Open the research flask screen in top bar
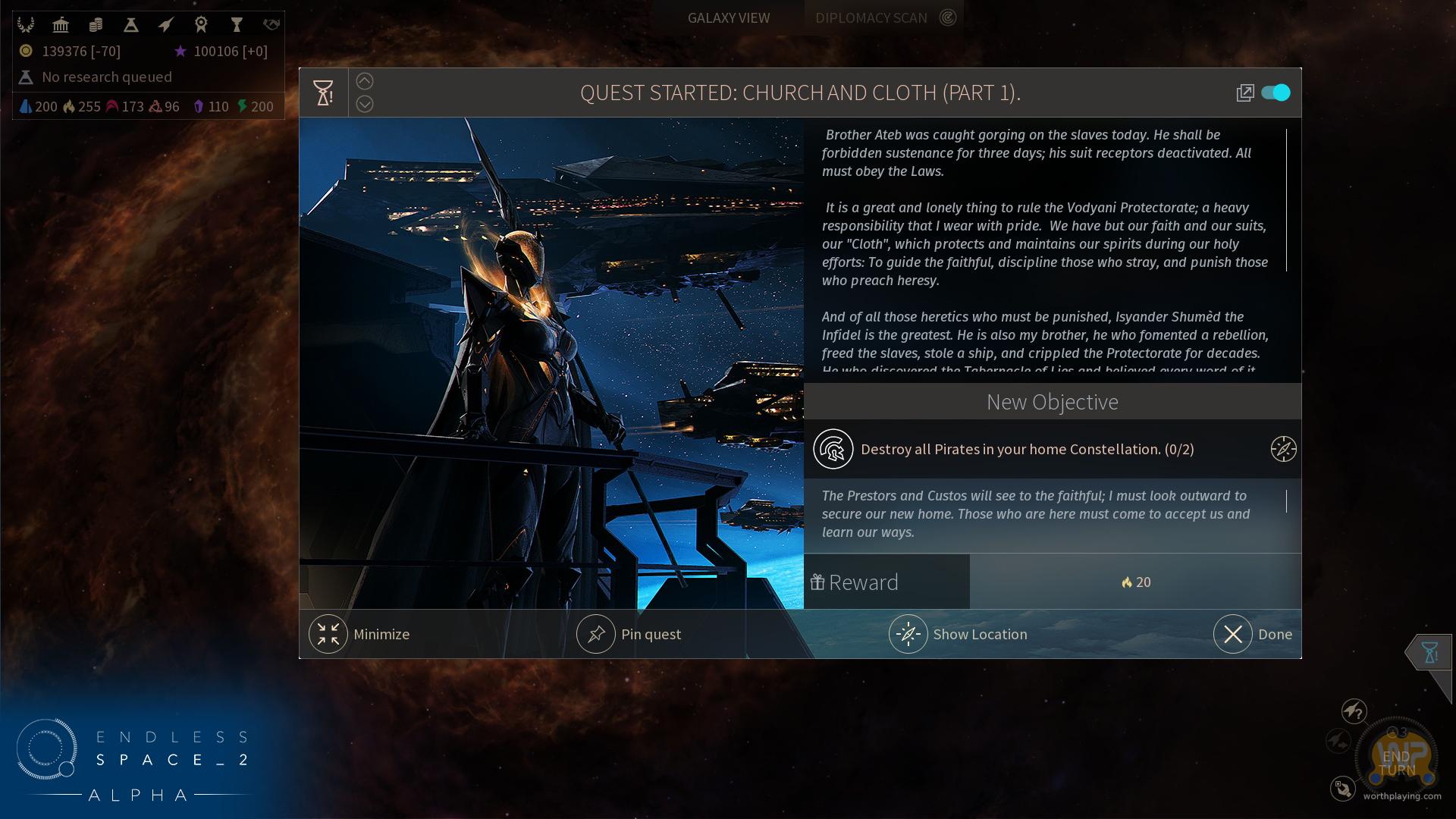Viewport: 1456px width, 819px height. (130, 25)
